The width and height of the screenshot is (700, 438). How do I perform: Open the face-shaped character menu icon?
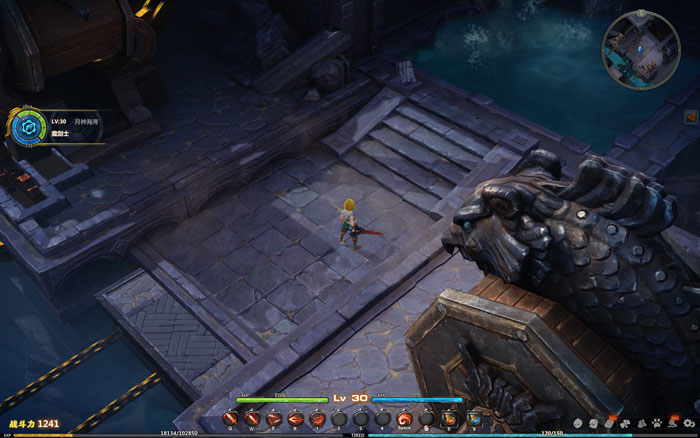[x=578, y=423]
